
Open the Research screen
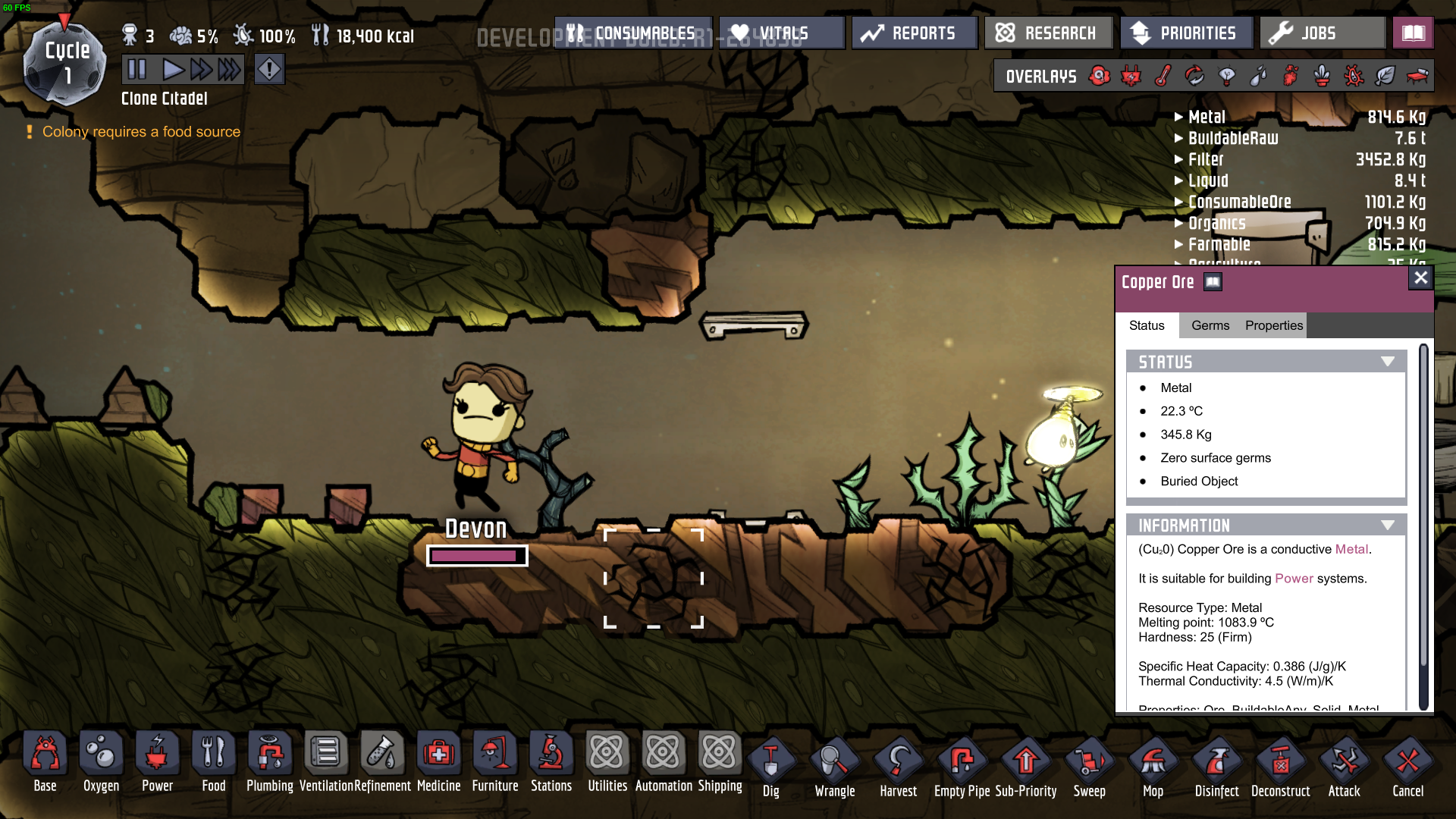point(1047,33)
